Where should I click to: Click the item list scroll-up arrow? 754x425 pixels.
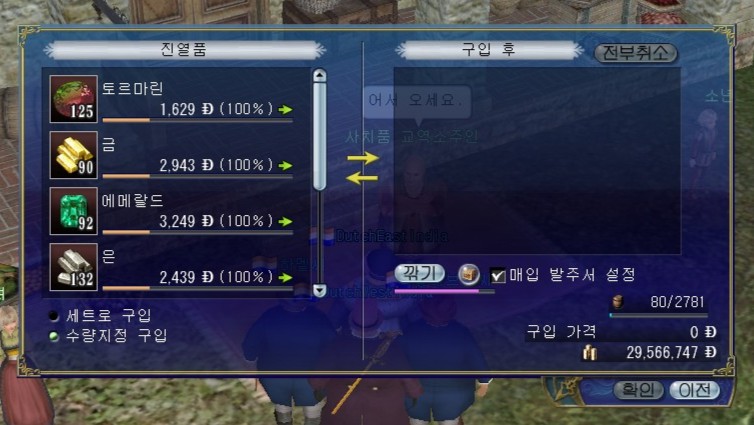point(320,75)
